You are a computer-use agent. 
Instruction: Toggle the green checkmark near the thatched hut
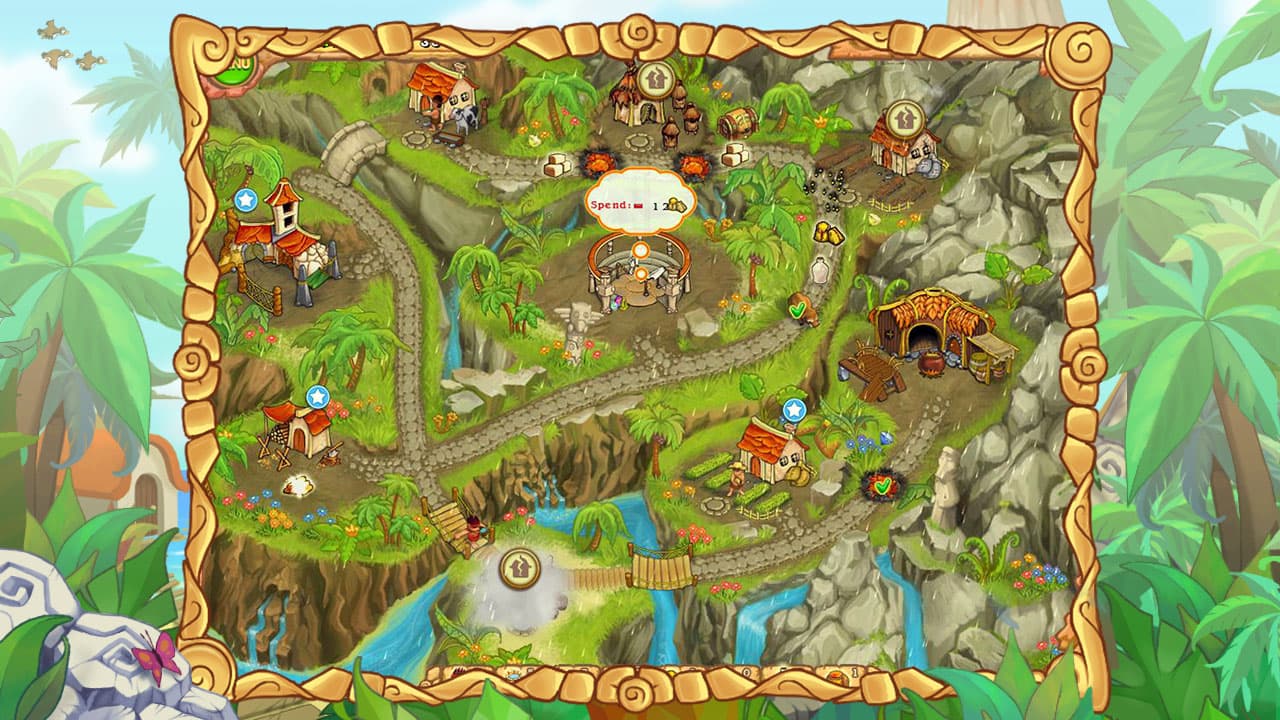(x=798, y=311)
